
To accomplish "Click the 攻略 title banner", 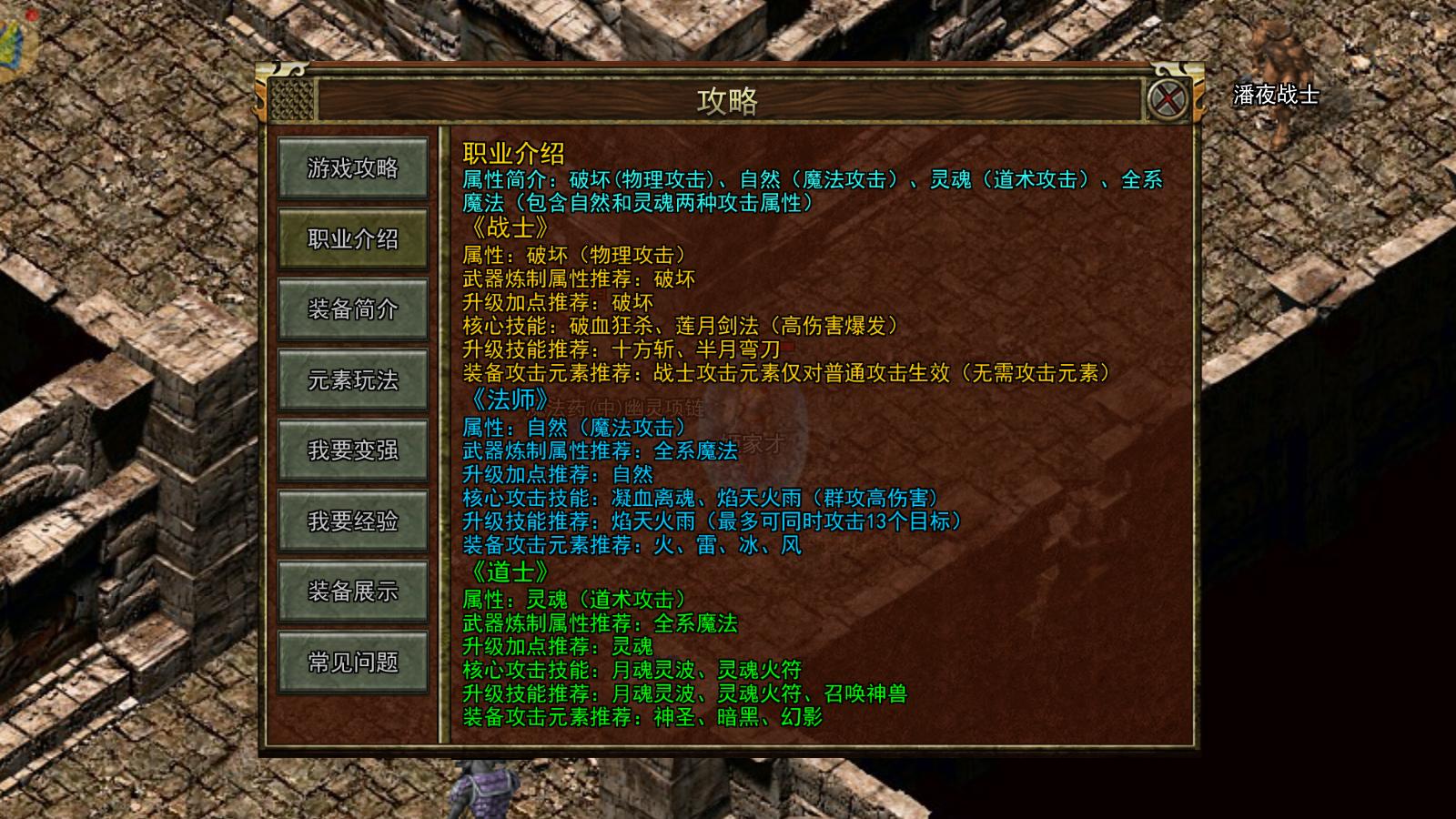I will click(728, 98).
